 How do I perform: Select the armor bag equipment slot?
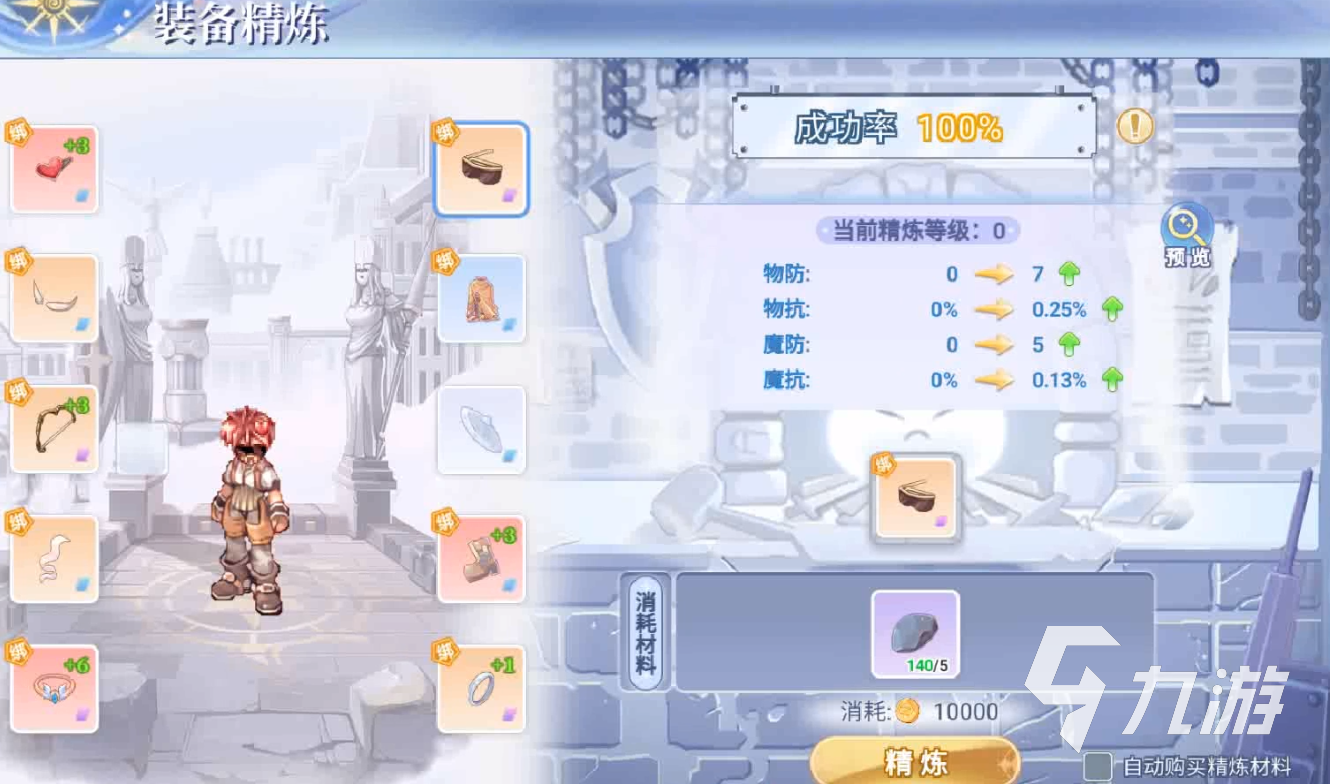482,298
